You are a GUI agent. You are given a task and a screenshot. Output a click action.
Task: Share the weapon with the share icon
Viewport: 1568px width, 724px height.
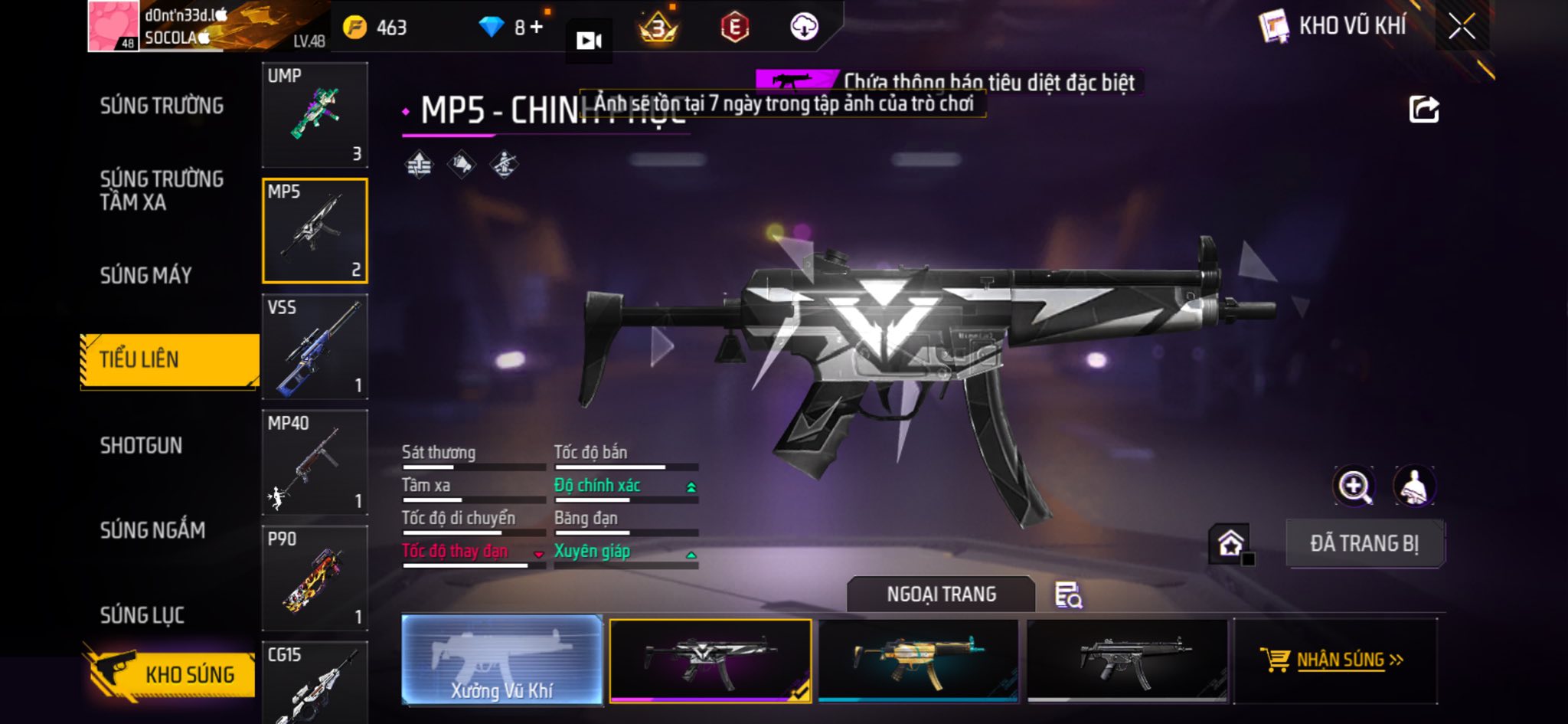[x=1423, y=110]
